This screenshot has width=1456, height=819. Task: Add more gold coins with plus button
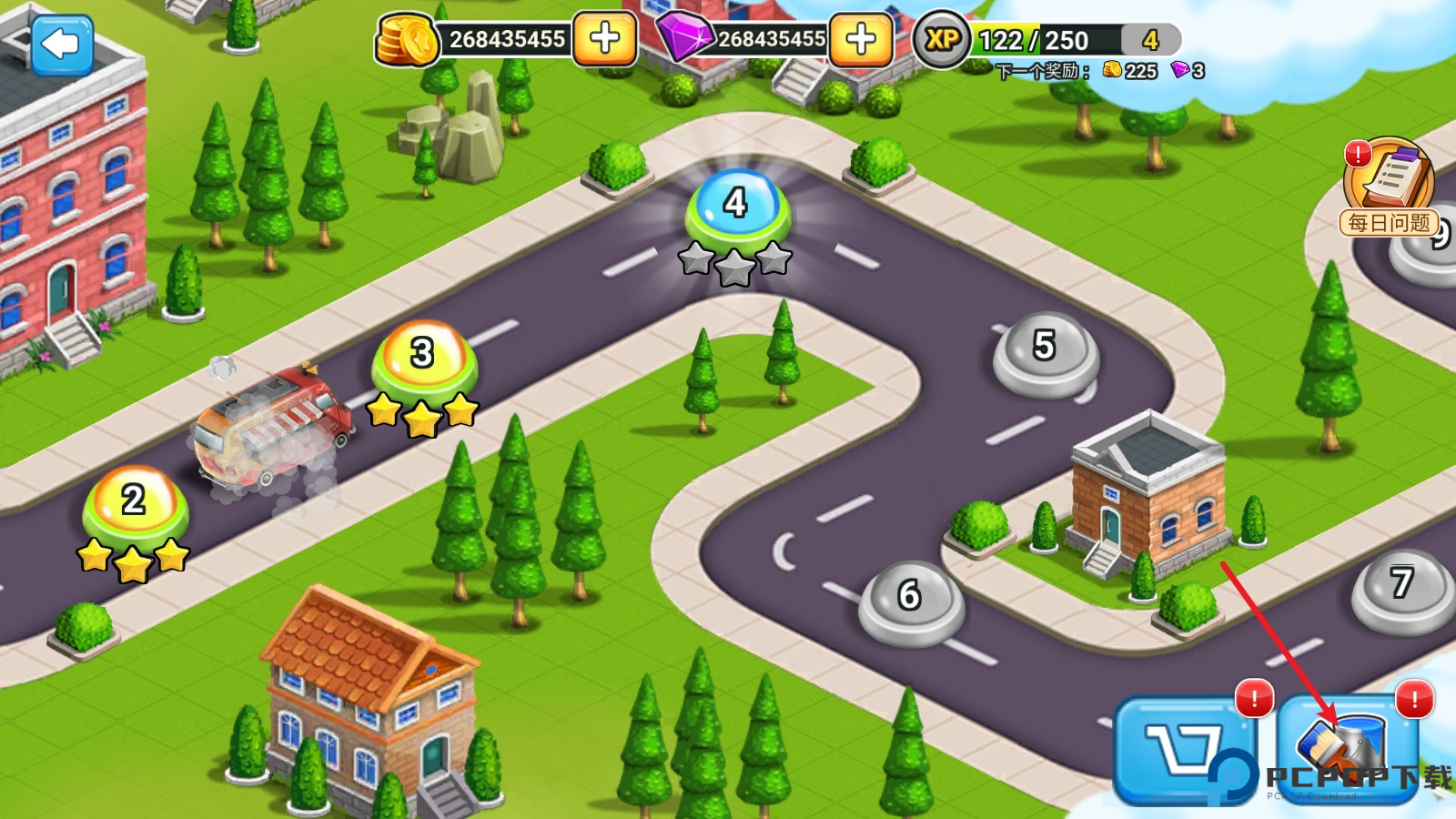click(x=604, y=39)
